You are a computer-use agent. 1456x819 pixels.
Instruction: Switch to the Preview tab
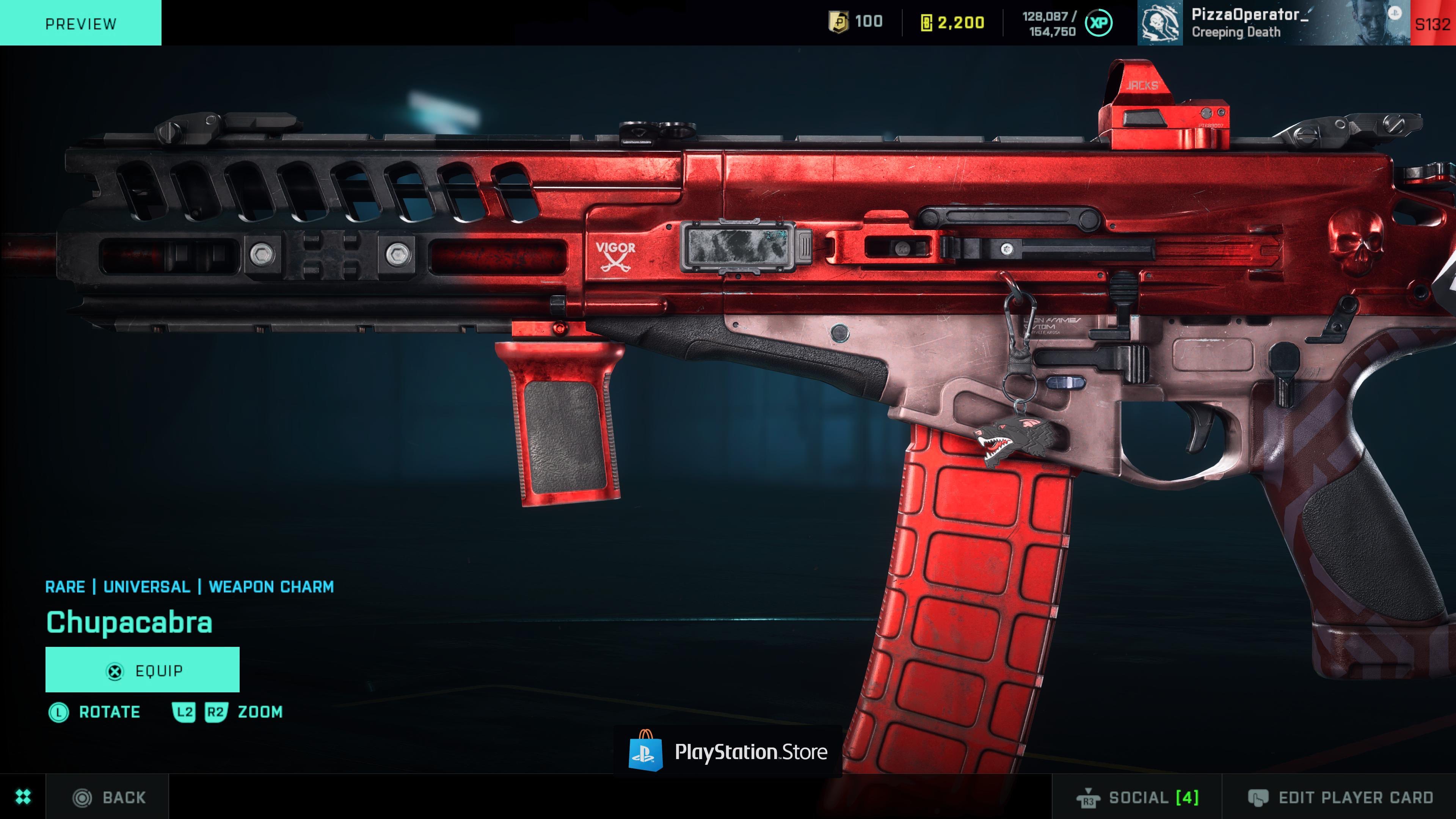[80, 24]
